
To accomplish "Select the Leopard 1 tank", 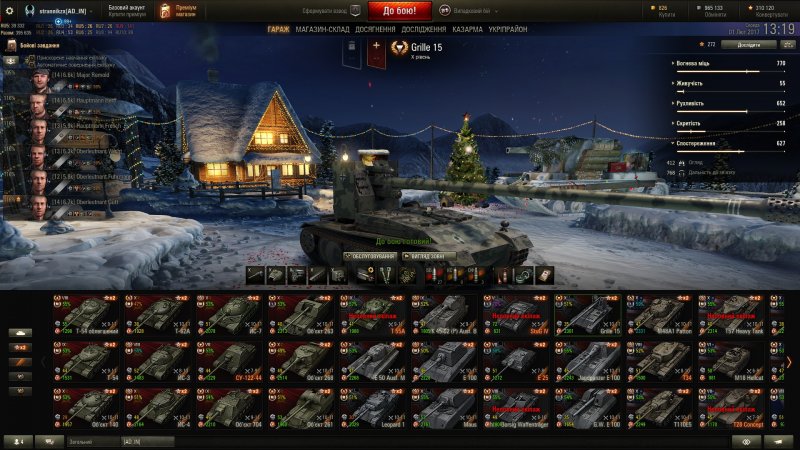I will (x=372, y=408).
